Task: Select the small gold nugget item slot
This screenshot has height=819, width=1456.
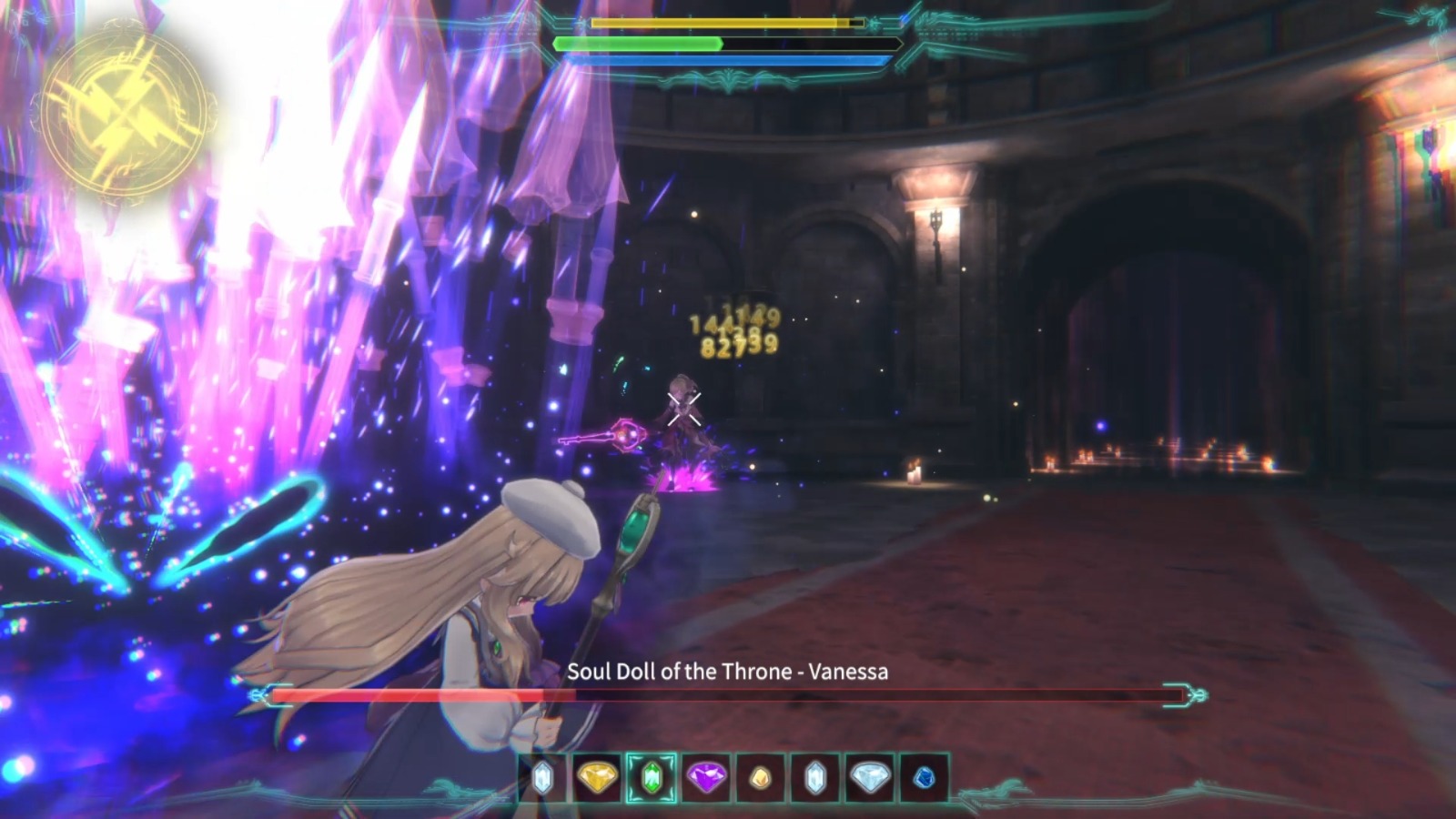Action: 761,778
